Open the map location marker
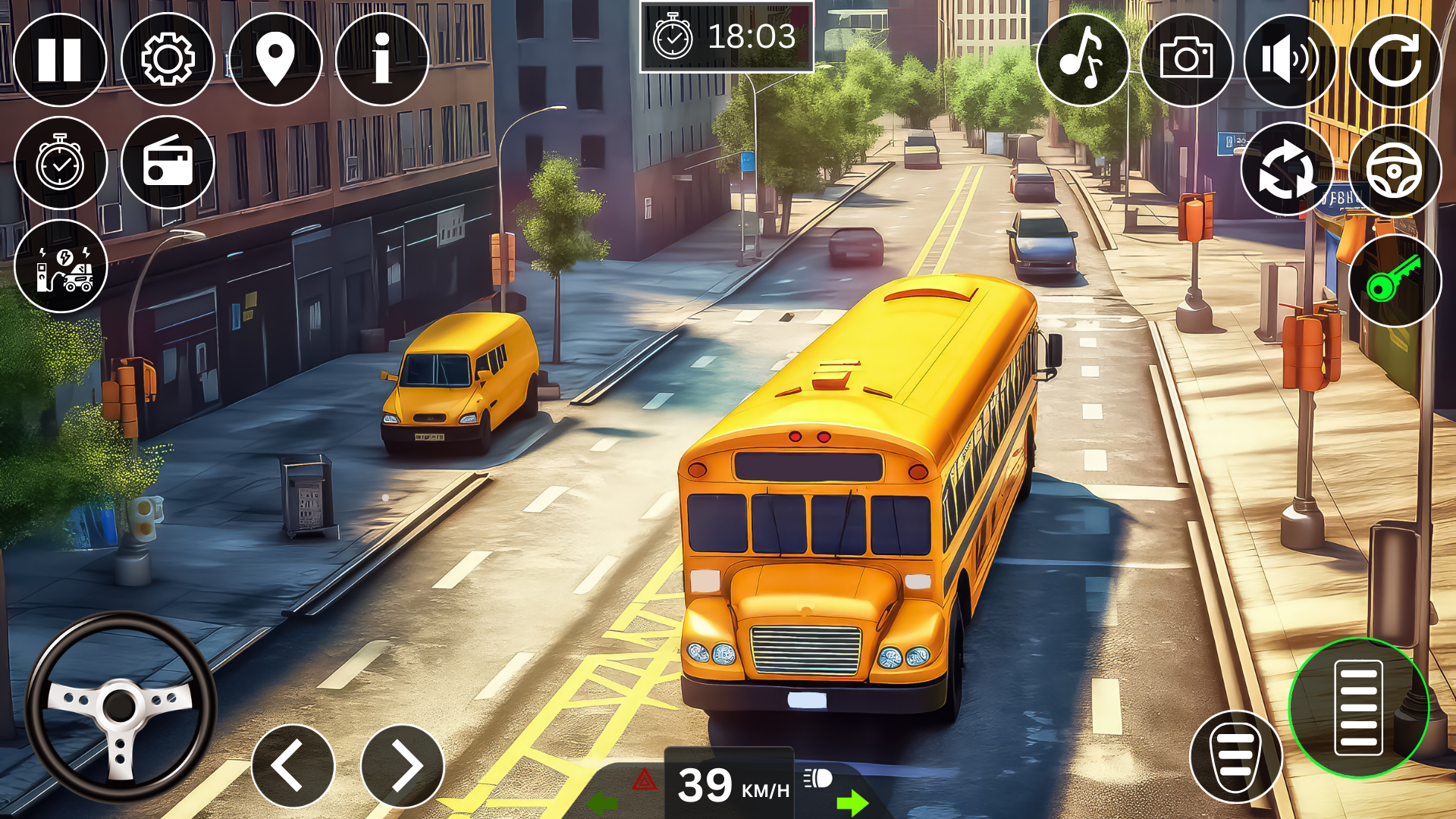The width and height of the screenshot is (1456, 819). [x=275, y=59]
